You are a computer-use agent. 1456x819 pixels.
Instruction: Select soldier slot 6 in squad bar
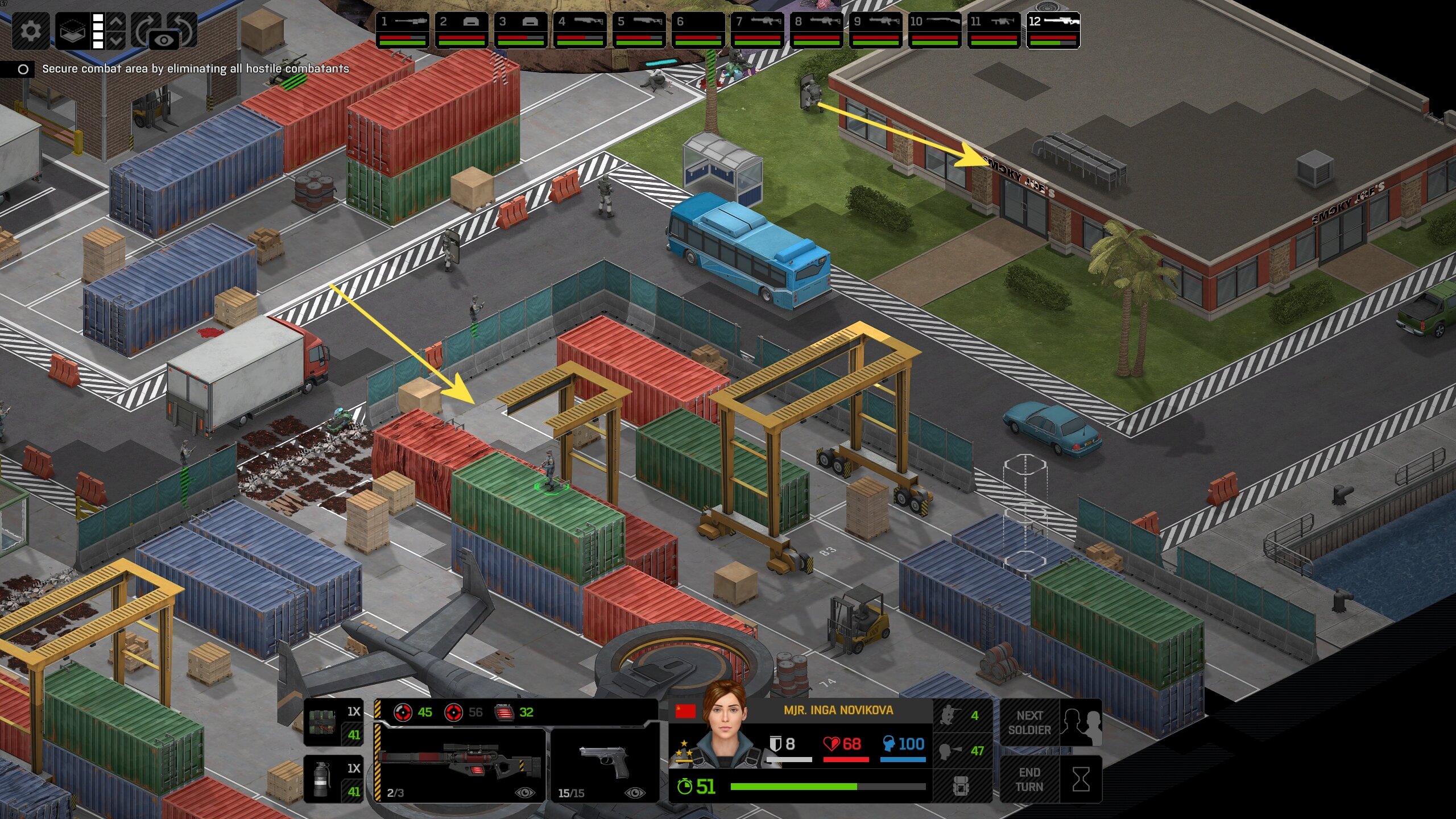(x=698, y=30)
